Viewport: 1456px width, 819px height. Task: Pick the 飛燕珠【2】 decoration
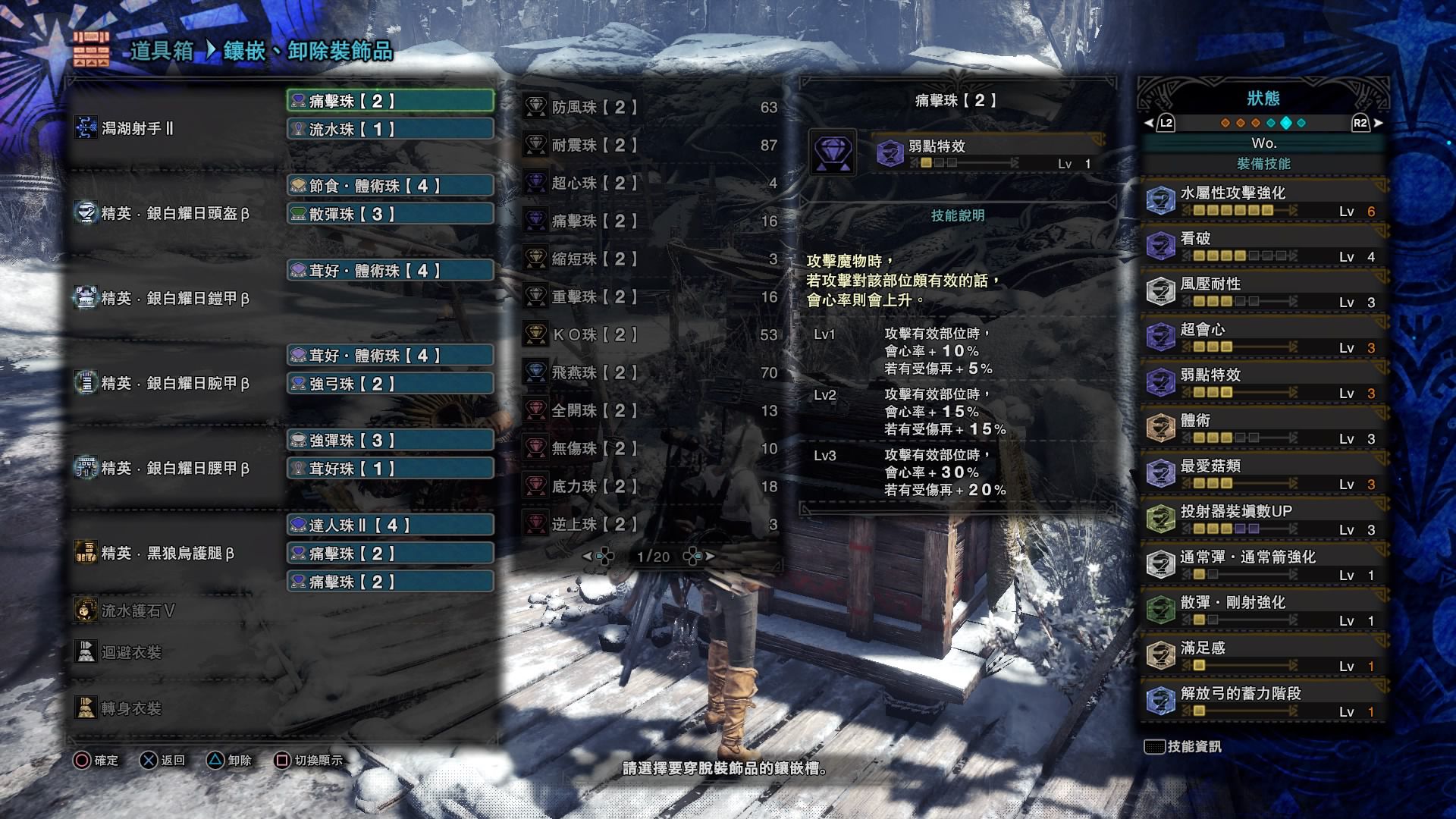(651, 373)
